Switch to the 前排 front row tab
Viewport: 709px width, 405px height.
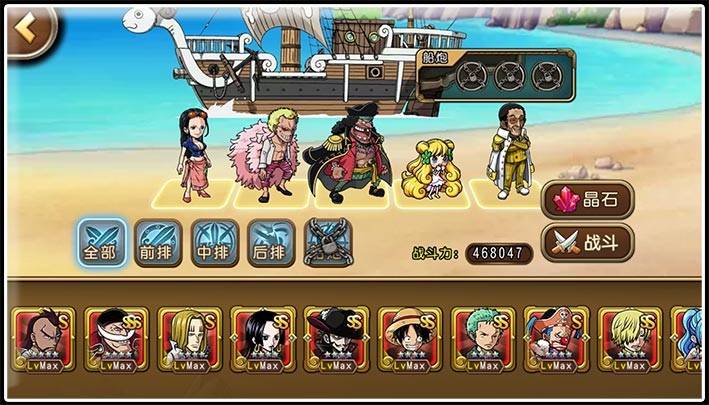point(158,242)
